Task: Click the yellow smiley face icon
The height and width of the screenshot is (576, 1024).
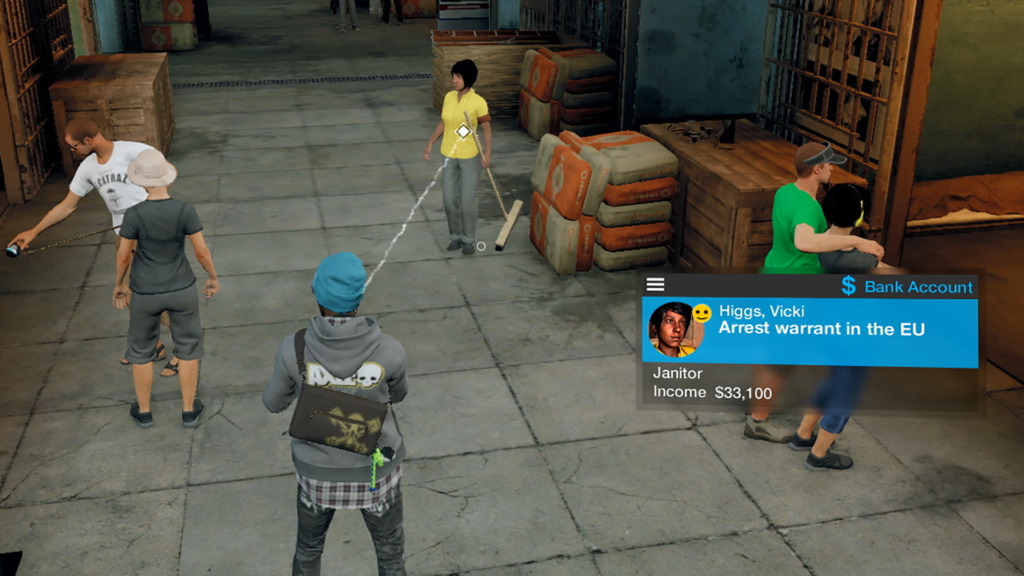Action: [x=702, y=313]
